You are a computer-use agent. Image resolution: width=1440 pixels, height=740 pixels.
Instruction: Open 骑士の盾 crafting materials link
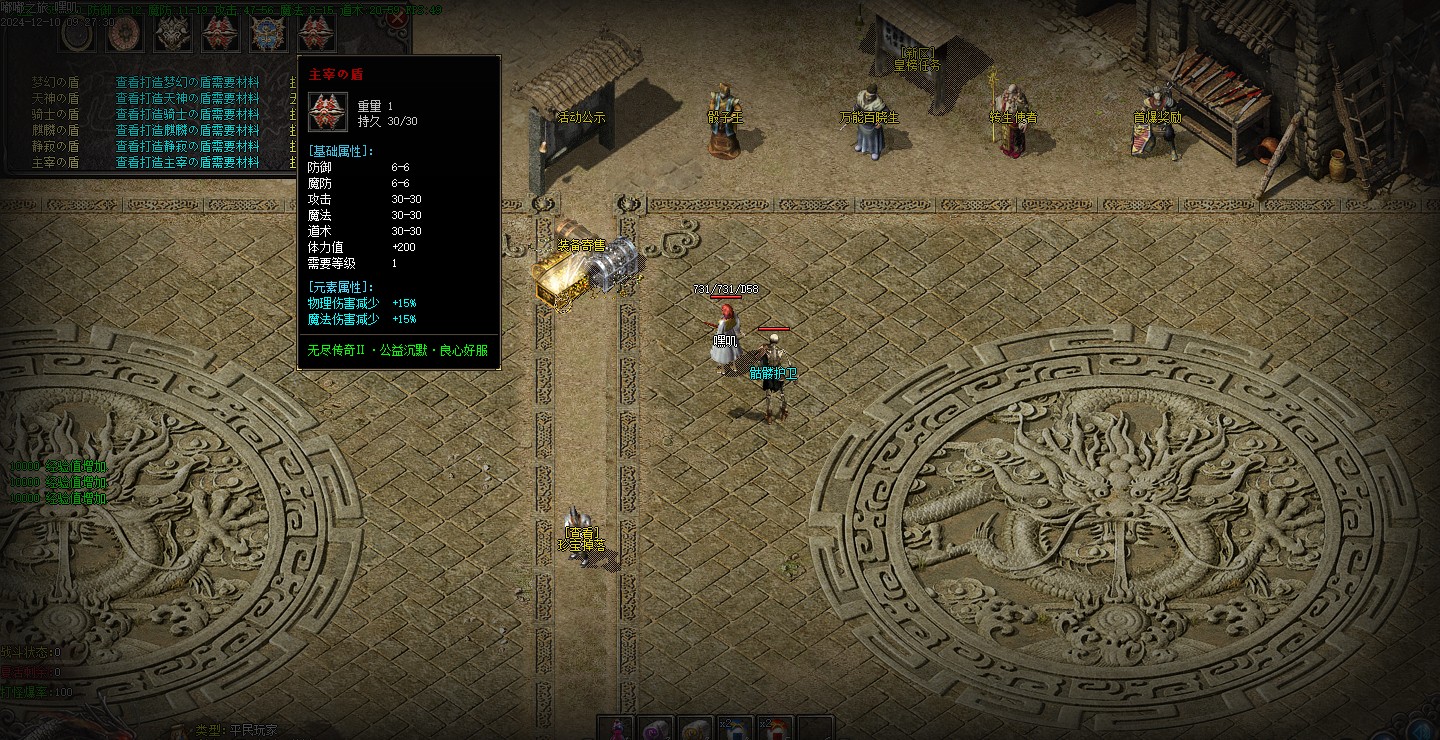tap(187, 114)
